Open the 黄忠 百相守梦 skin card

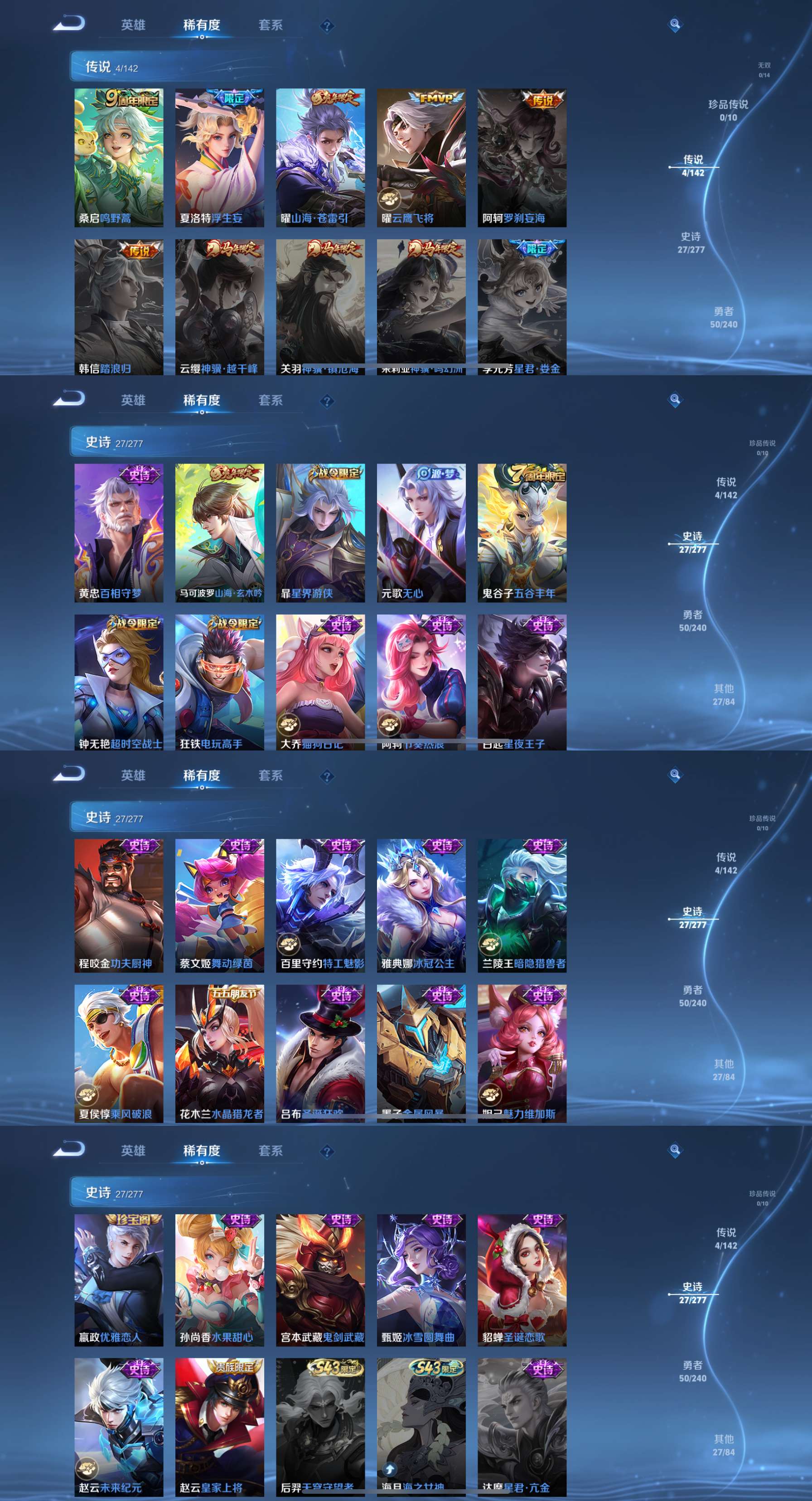click(x=119, y=533)
